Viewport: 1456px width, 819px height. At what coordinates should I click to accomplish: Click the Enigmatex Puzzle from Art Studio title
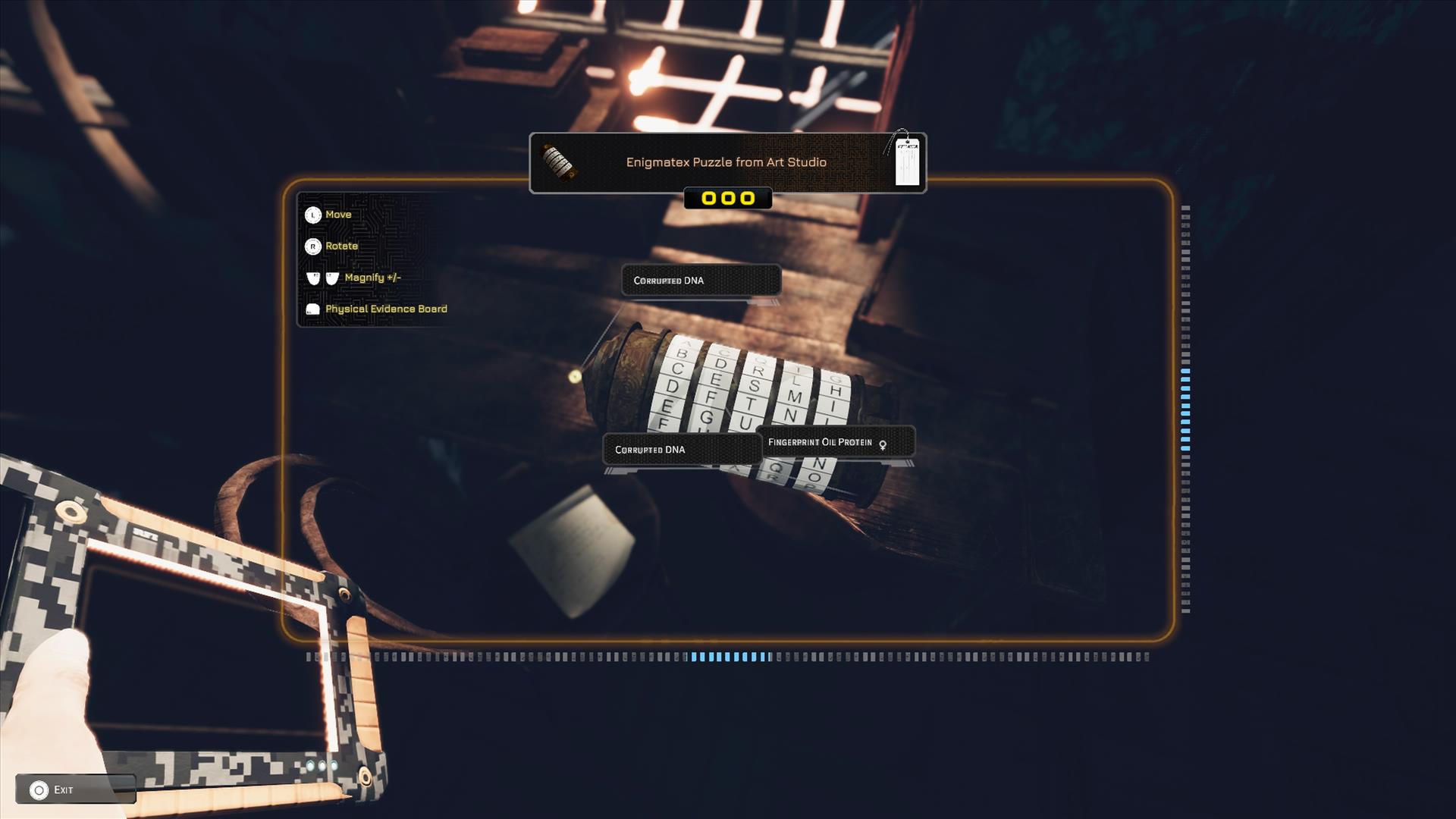[x=726, y=162]
